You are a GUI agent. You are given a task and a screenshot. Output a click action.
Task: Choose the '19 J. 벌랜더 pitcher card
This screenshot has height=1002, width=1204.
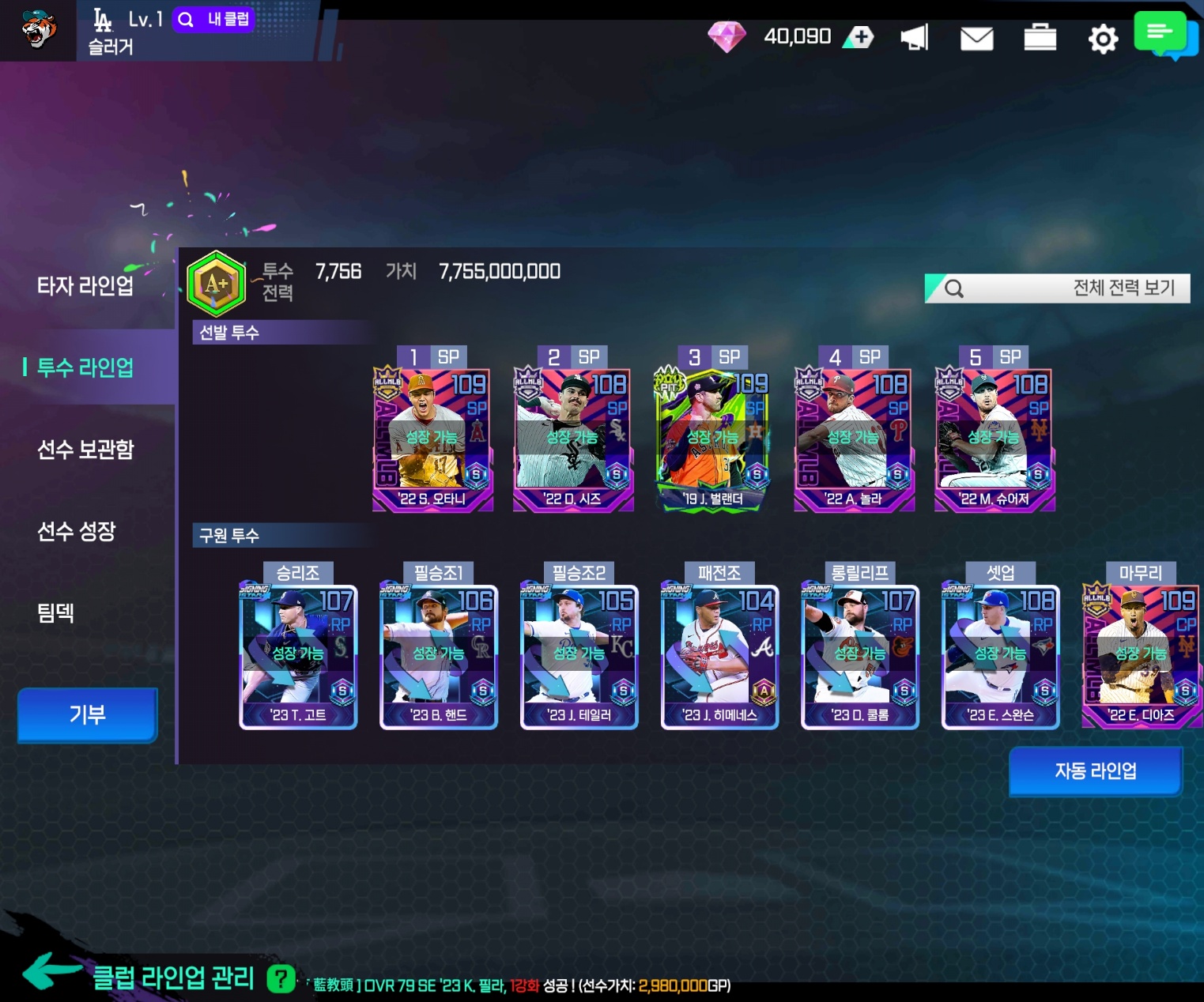(x=712, y=439)
